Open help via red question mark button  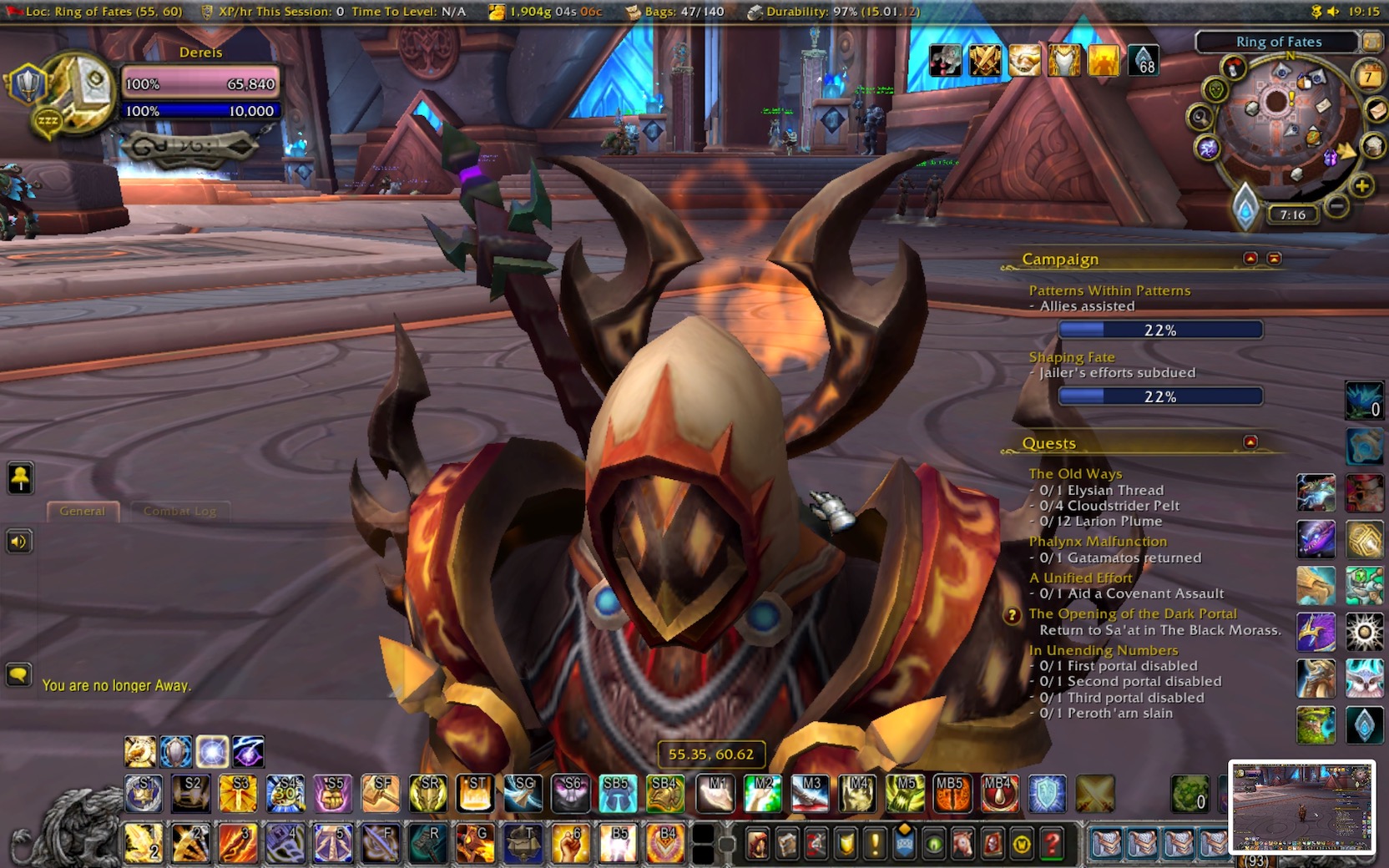pos(1052,845)
